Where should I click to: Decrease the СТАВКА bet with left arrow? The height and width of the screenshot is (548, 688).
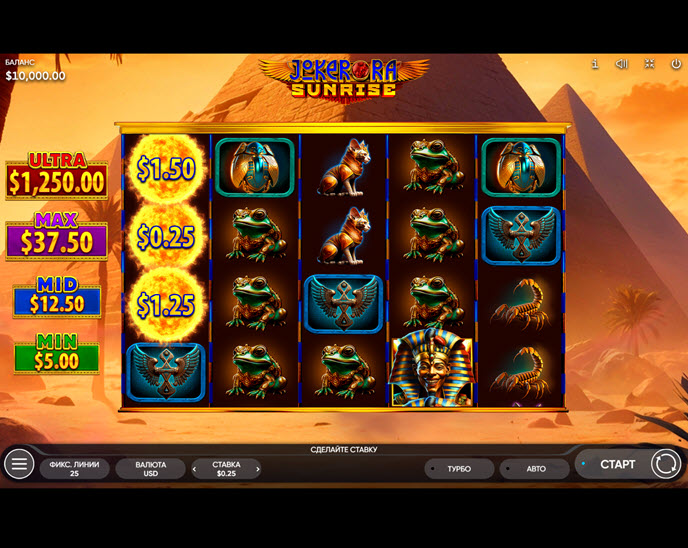[195, 468]
